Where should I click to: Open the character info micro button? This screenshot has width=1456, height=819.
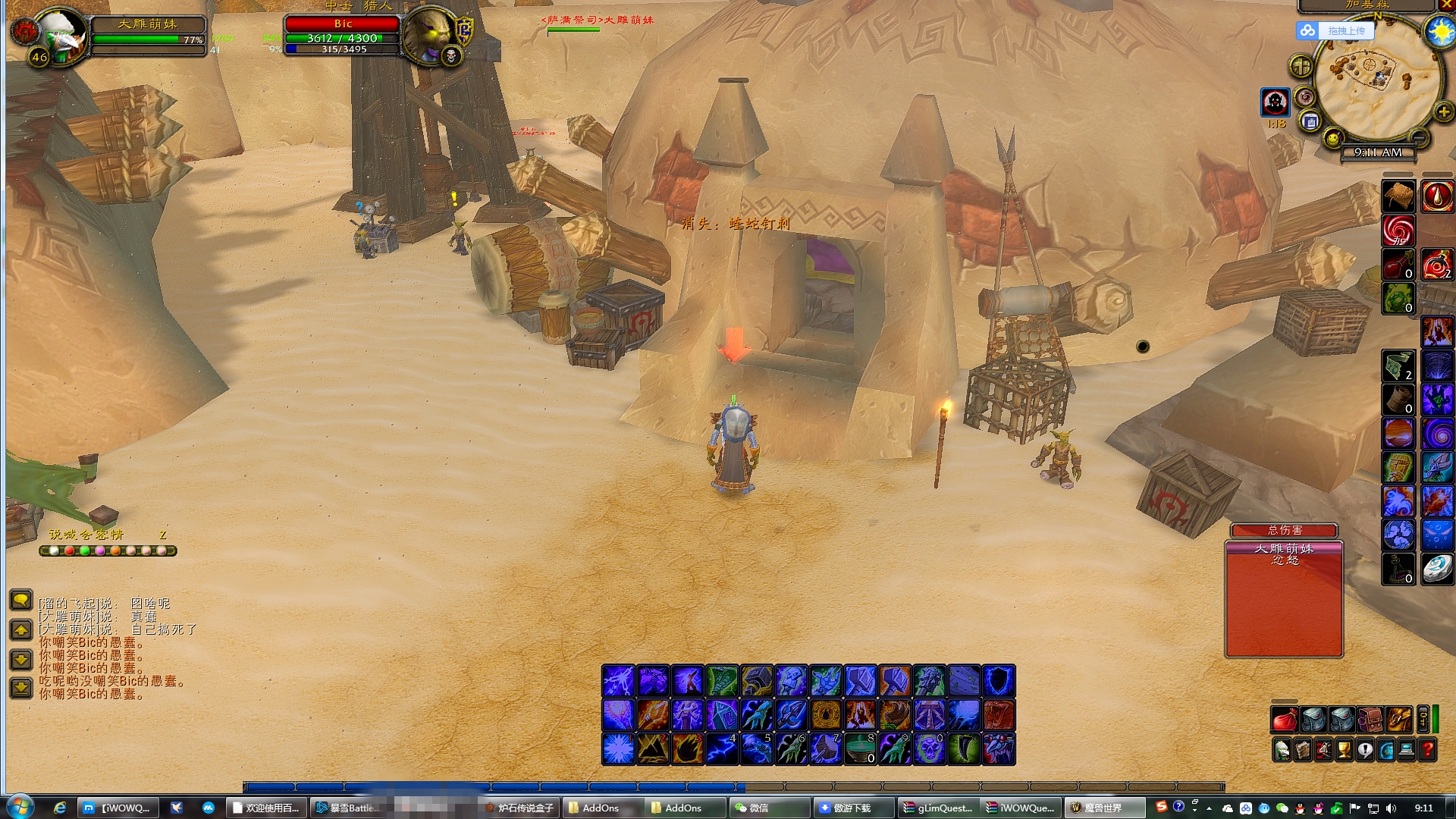1282,750
